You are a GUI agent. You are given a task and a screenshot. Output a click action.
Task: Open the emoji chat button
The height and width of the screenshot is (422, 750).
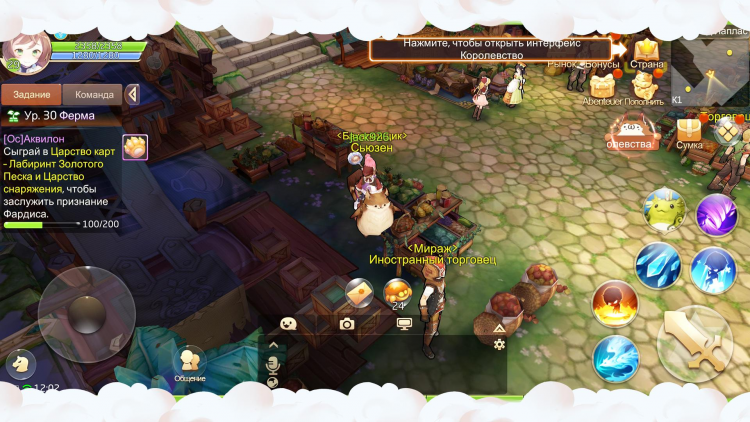pos(289,323)
